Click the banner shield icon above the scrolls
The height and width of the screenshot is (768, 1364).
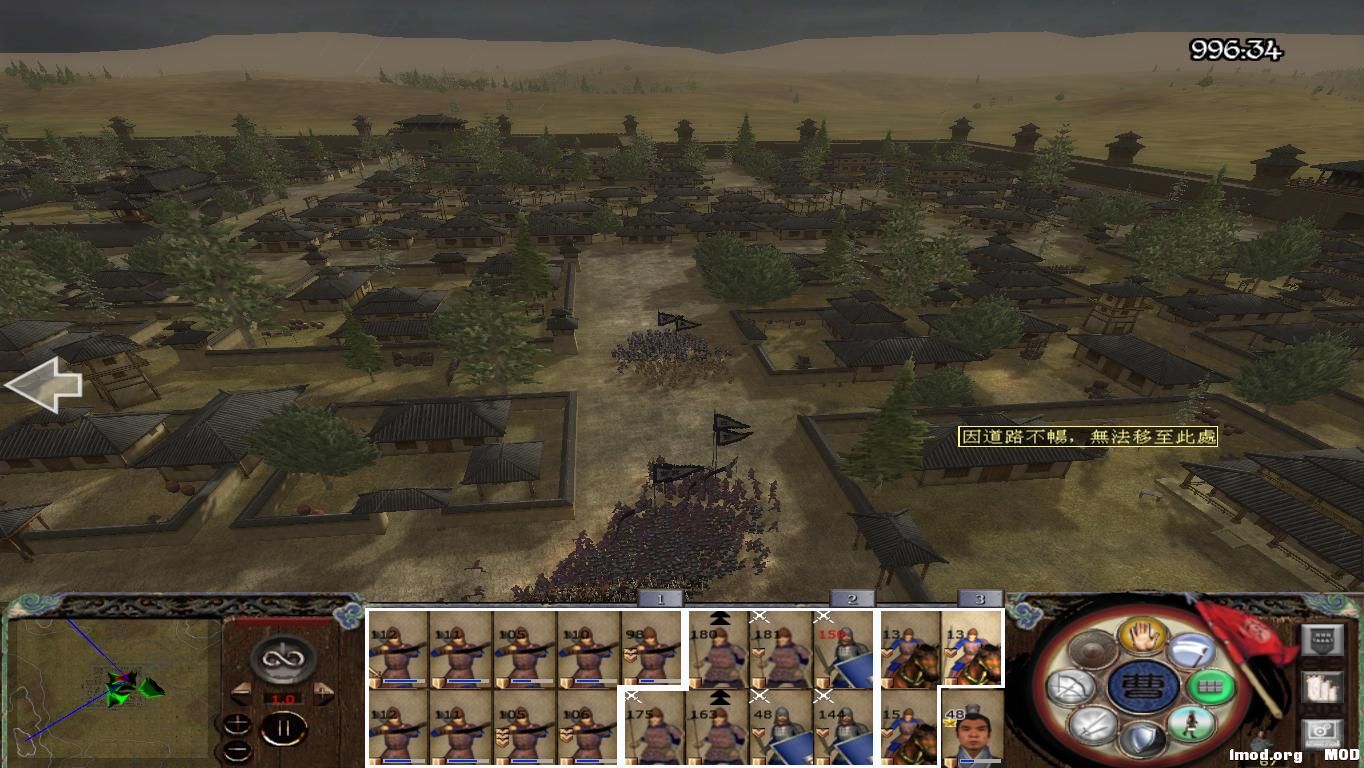pos(1320,641)
